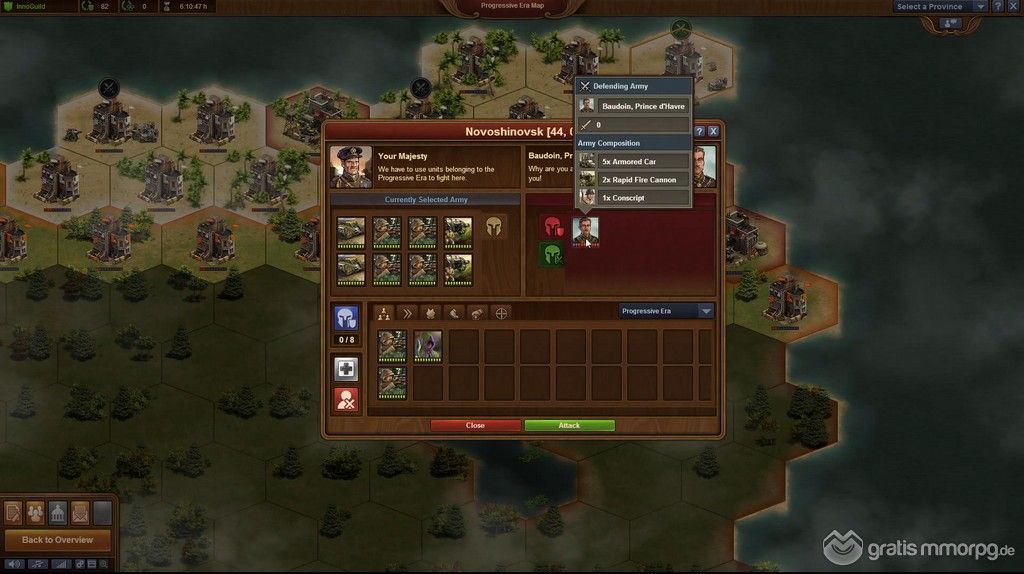This screenshot has height=574, width=1024.
Task: Open the Select a Province dropdown
Action: click(940, 7)
